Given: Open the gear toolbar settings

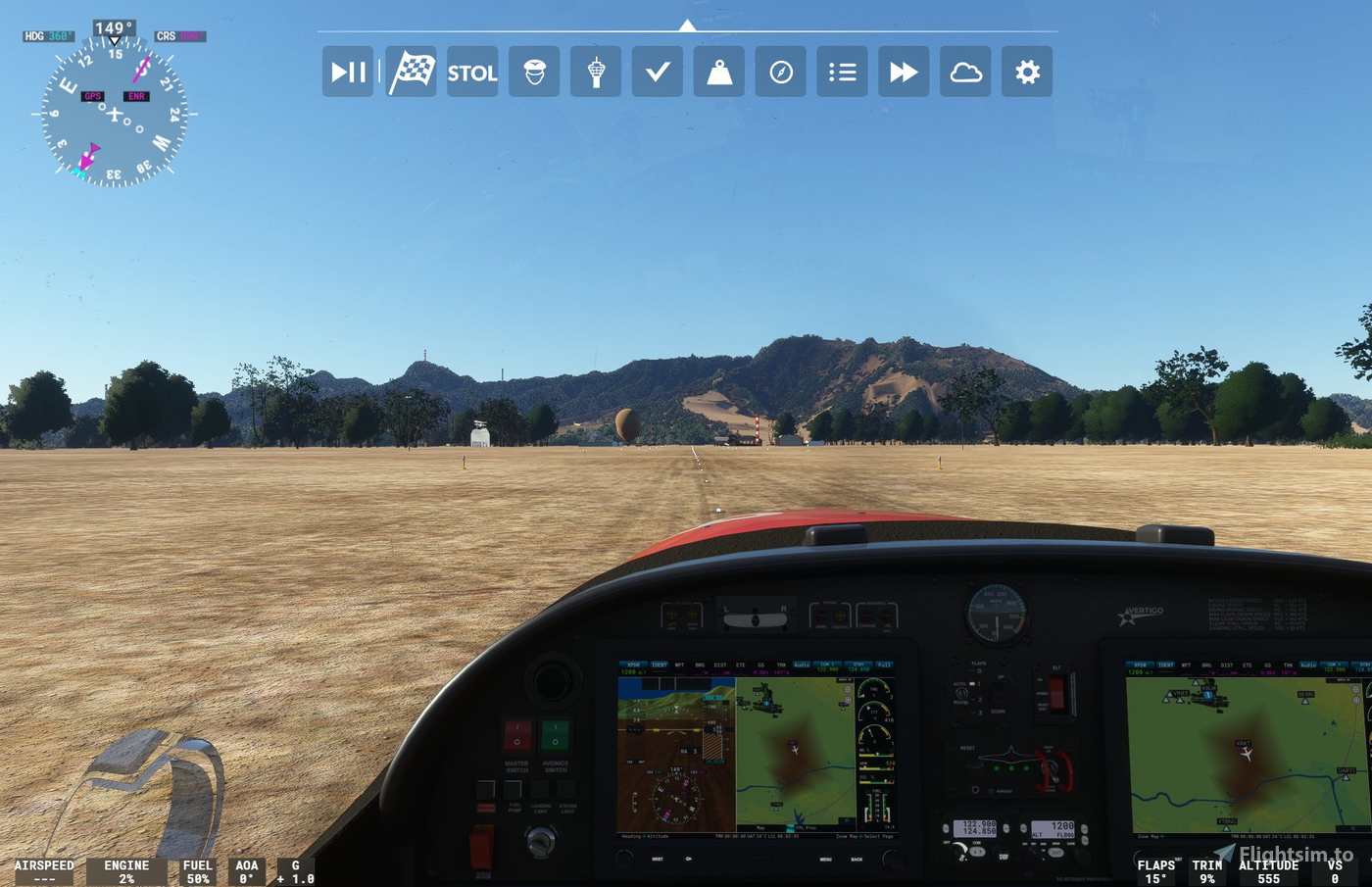Looking at the screenshot, I should tap(1027, 72).
